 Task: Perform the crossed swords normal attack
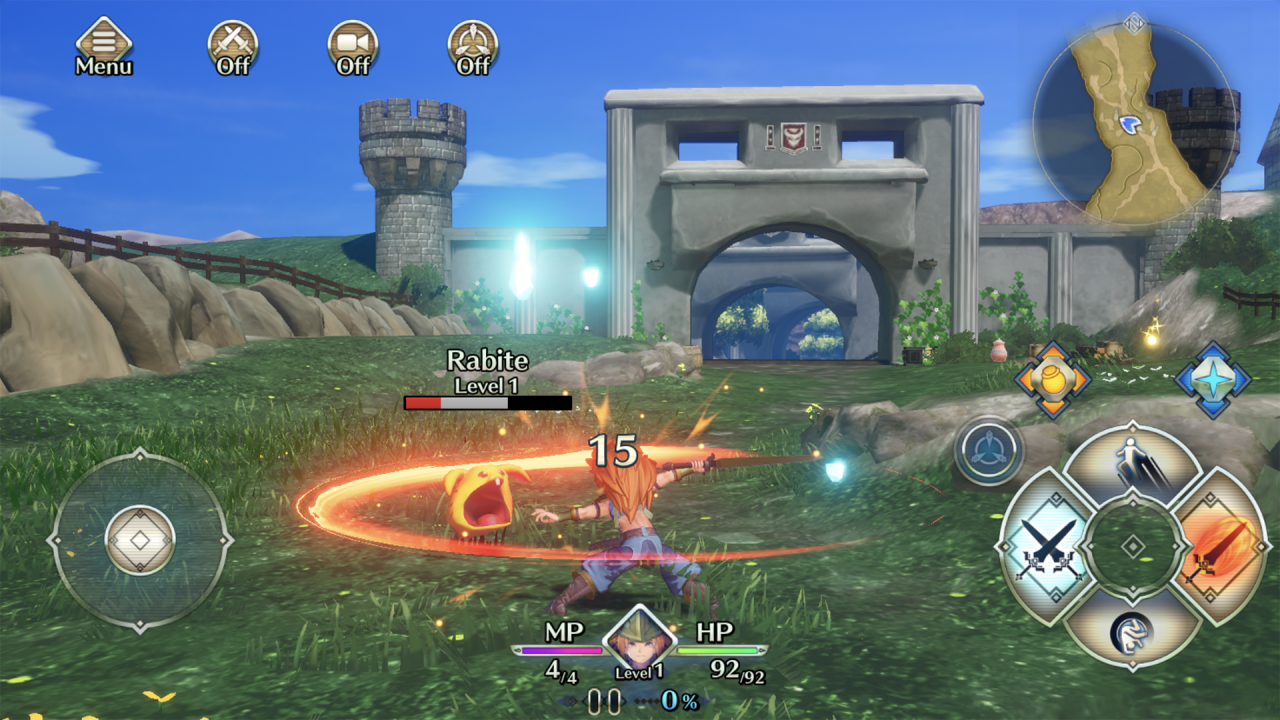[x=1044, y=546]
